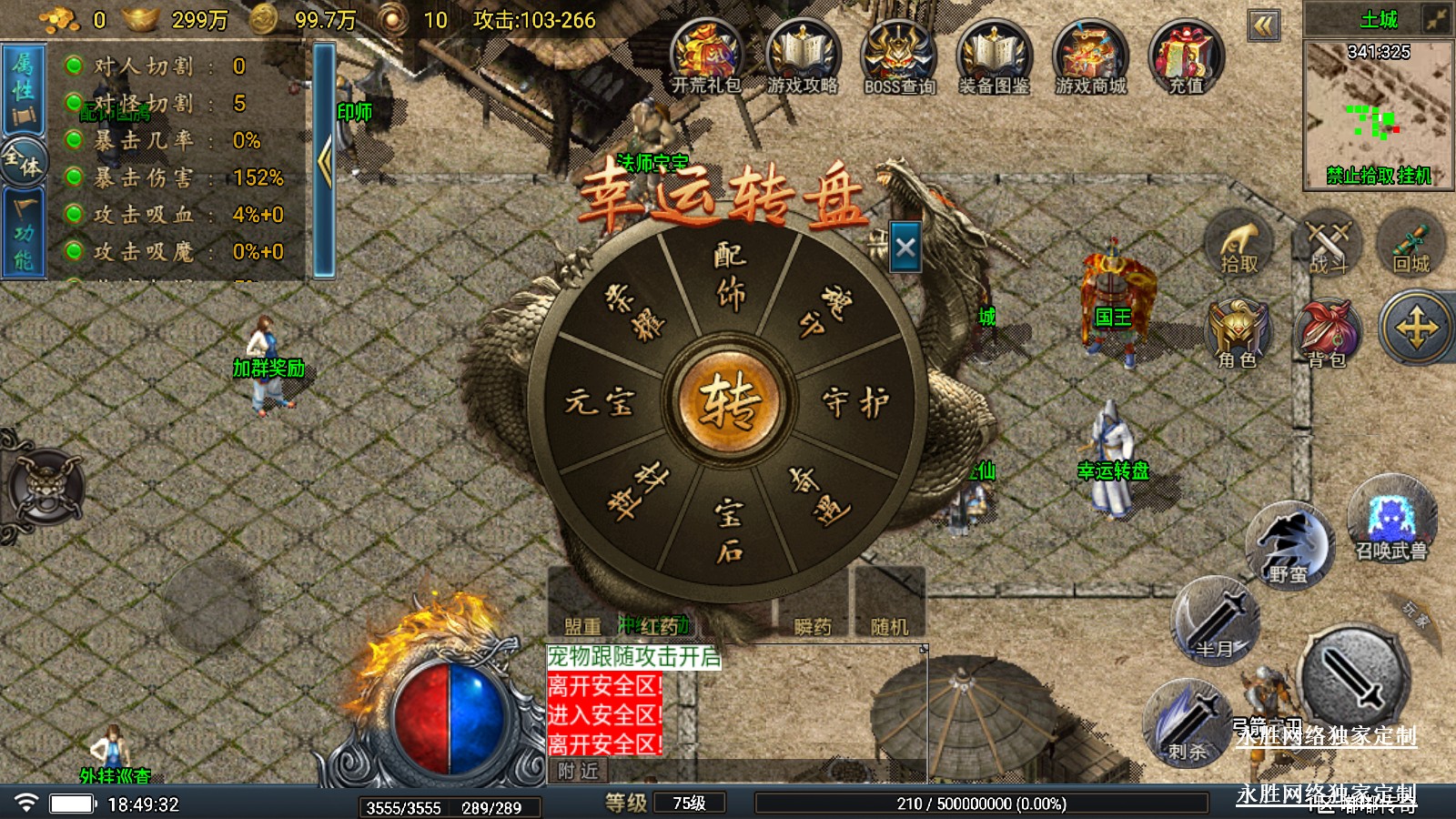Open the 开荒礼包 gift pack

coord(706,56)
